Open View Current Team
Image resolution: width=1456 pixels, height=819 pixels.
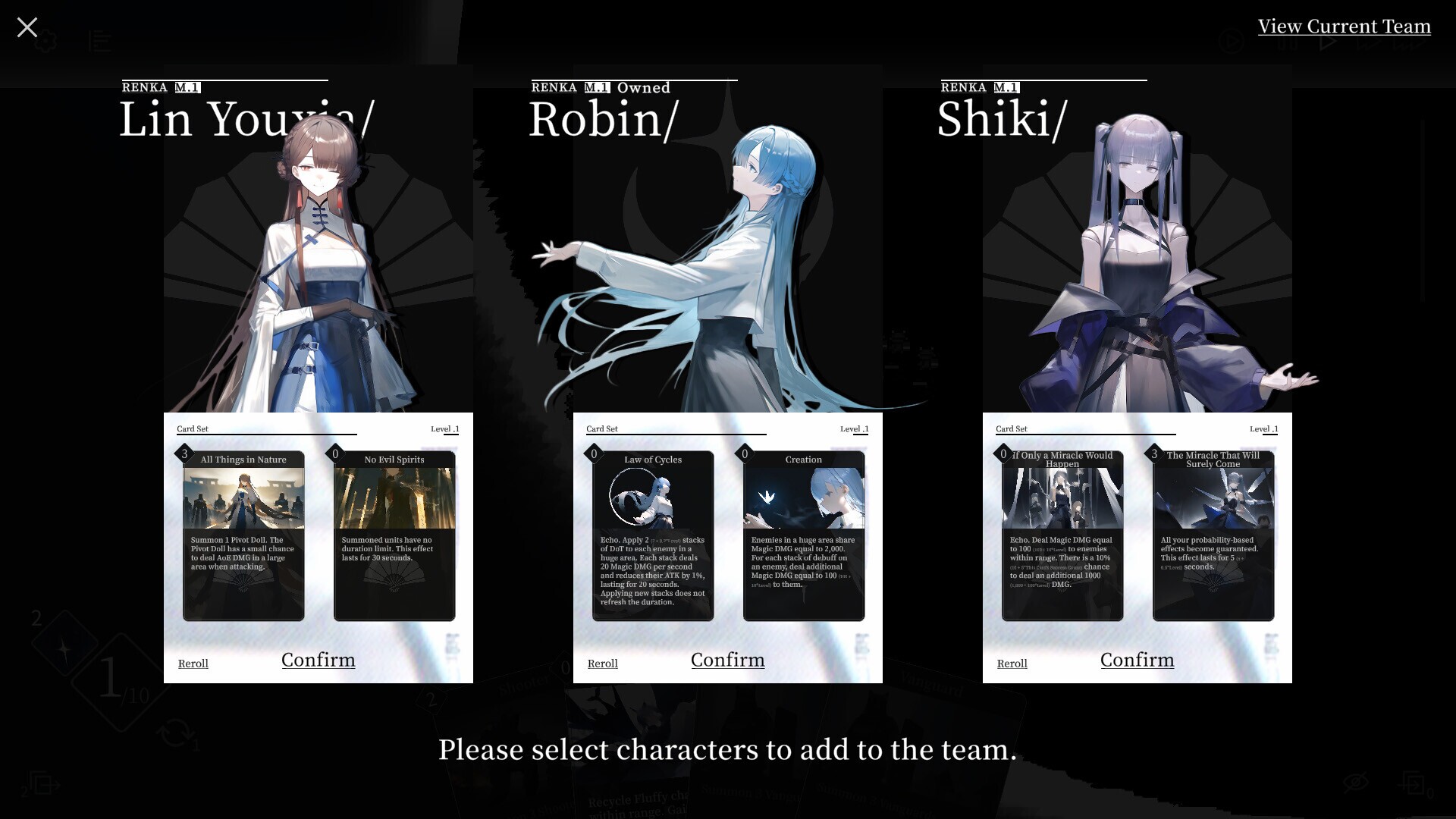pyautogui.click(x=1345, y=26)
